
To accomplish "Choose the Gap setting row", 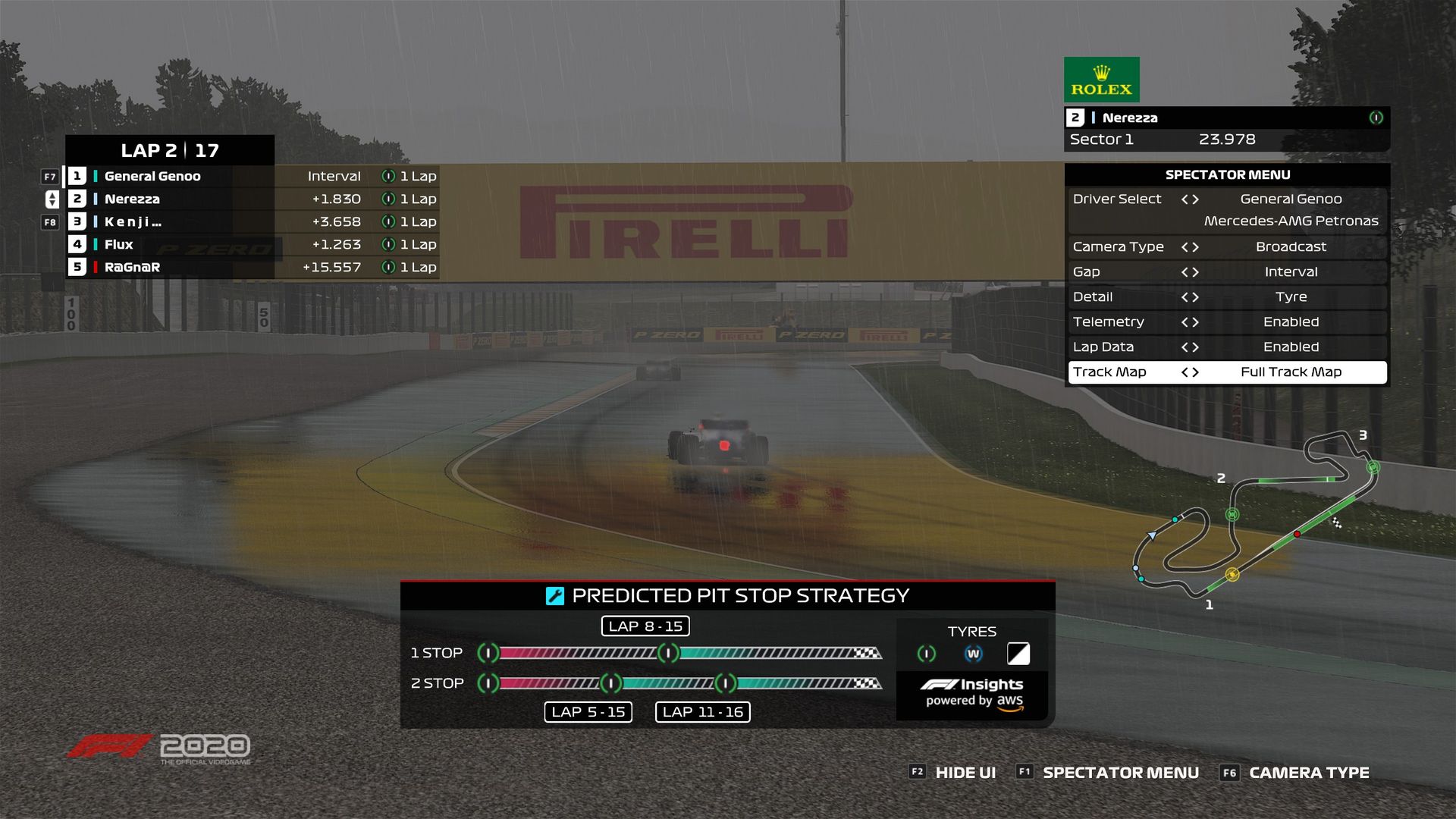I will [x=1227, y=272].
